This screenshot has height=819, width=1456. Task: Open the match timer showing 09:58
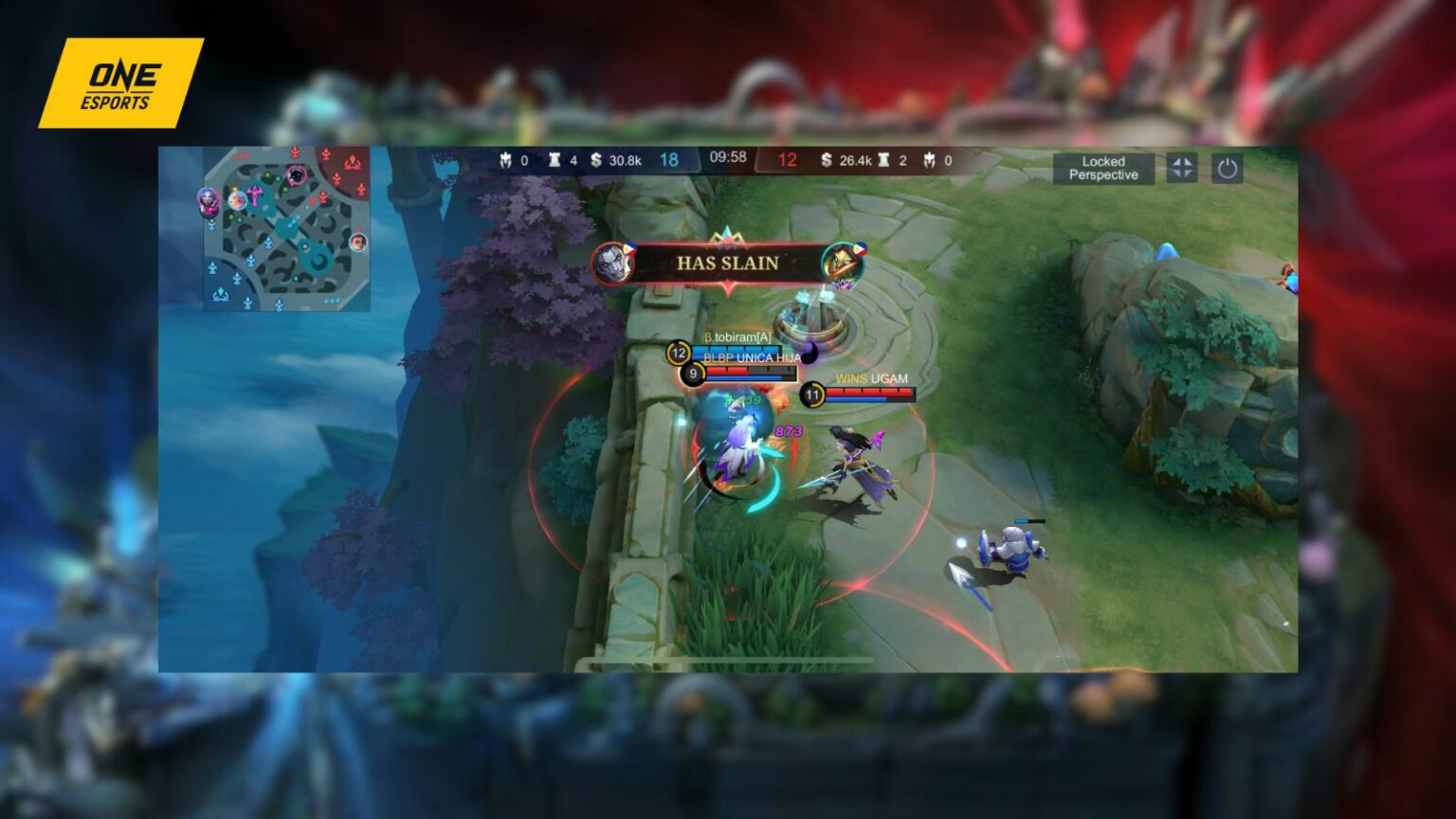click(728, 159)
